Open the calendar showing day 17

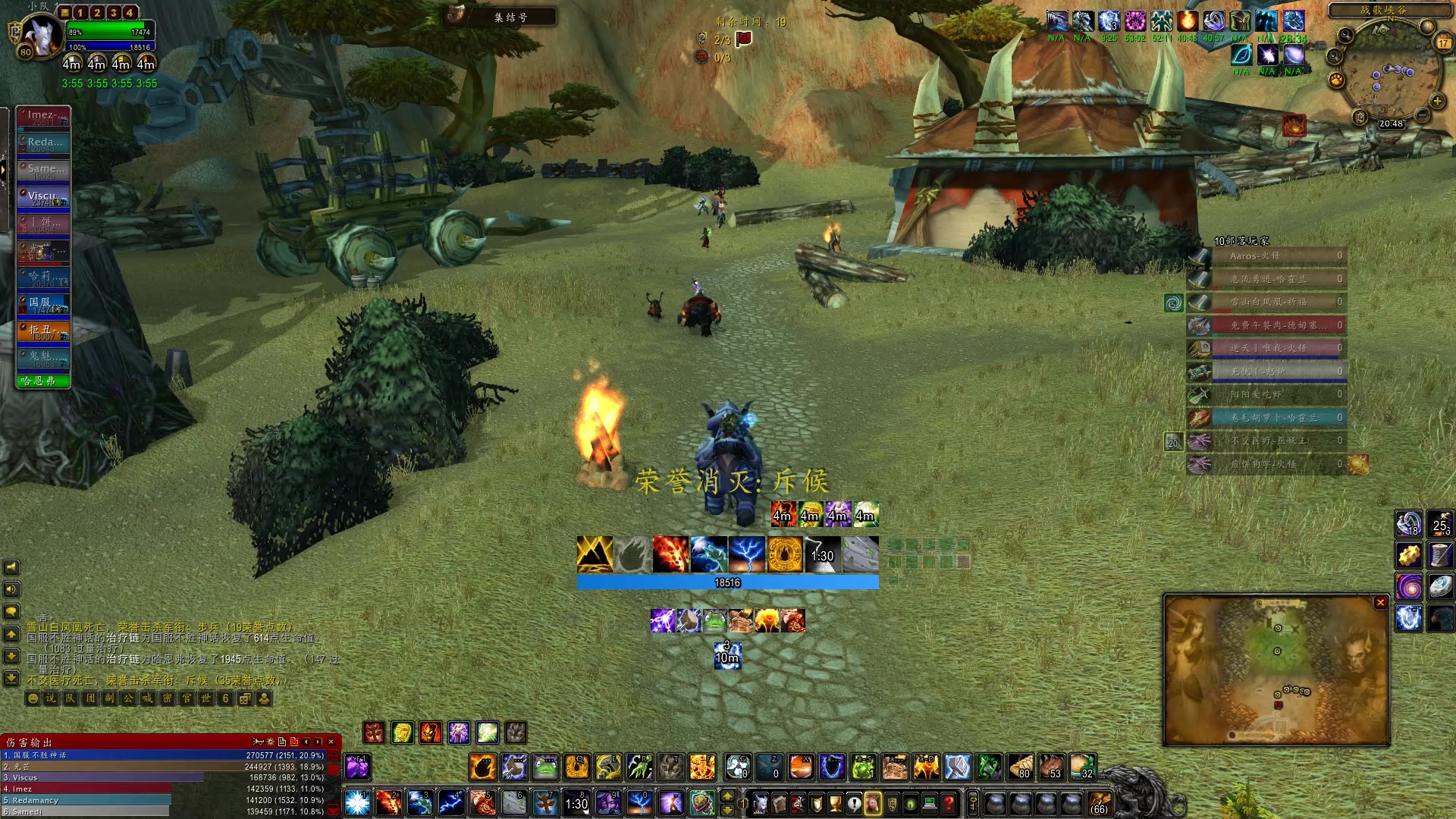click(x=1443, y=42)
